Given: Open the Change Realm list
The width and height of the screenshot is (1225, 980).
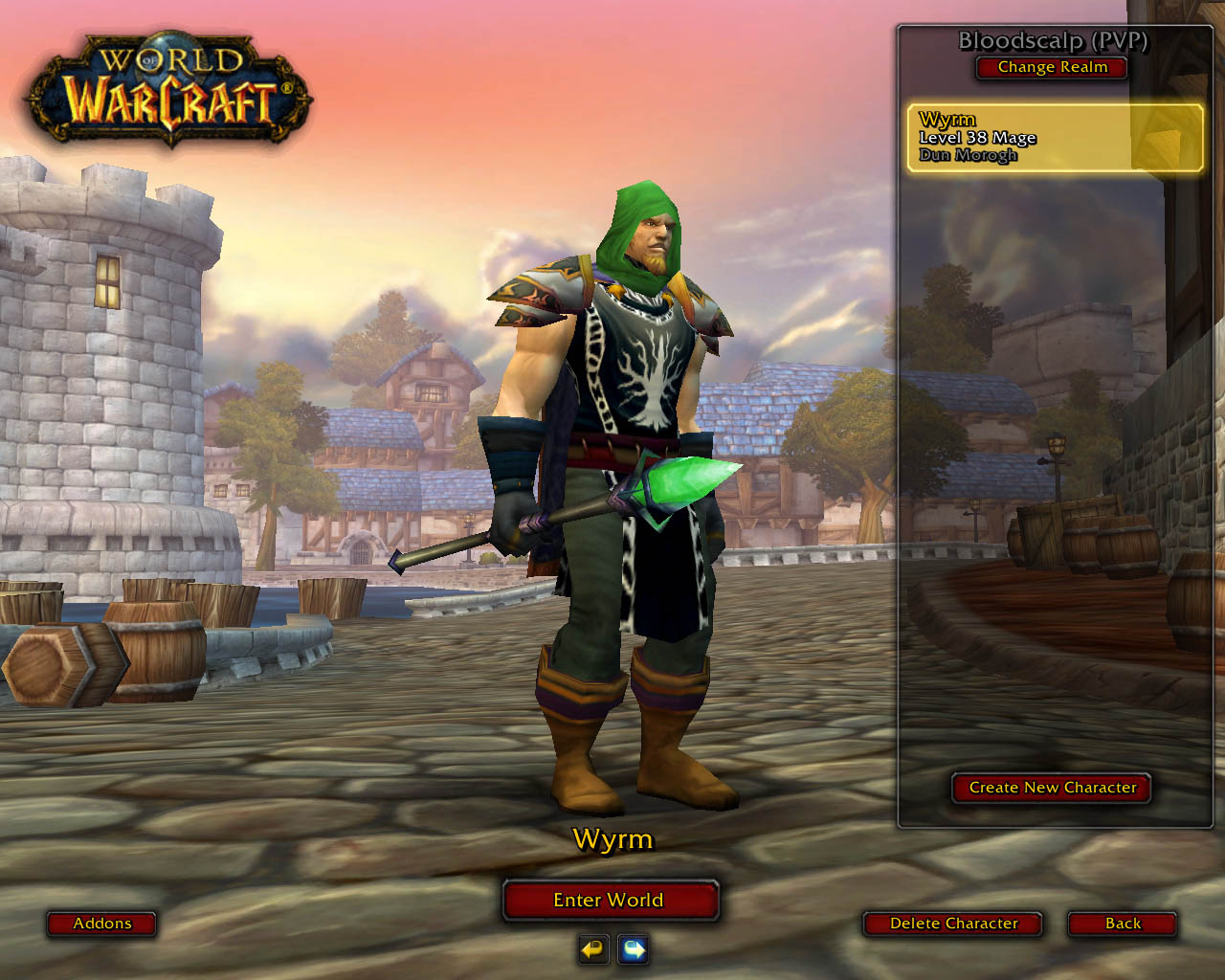Looking at the screenshot, I should coord(1052,67).
